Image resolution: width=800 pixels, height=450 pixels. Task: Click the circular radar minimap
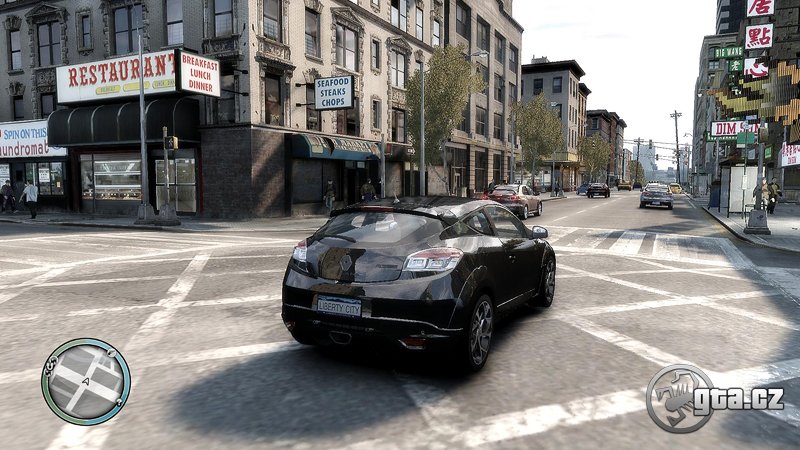[x=86, y=381]
